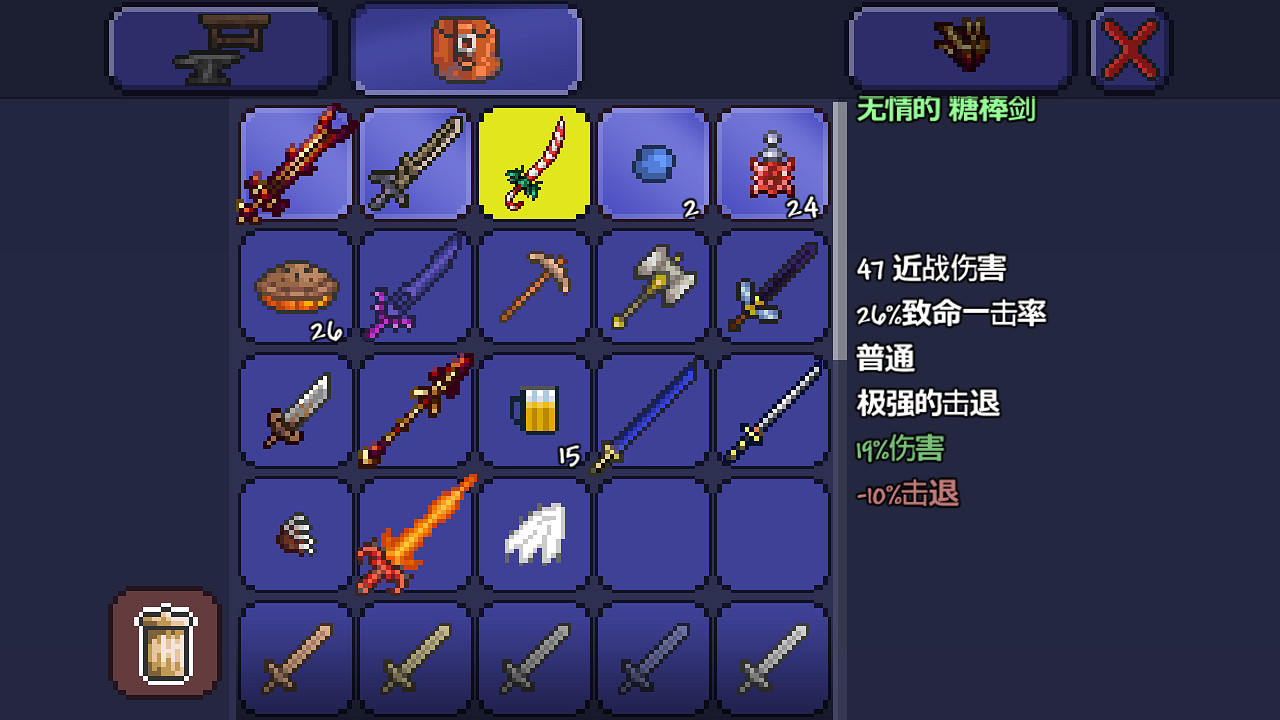Select the stack of 2 blue orbs
The width and height of the screenshot is (1280, 720).
pyautogui.click(x=653, y=163)
